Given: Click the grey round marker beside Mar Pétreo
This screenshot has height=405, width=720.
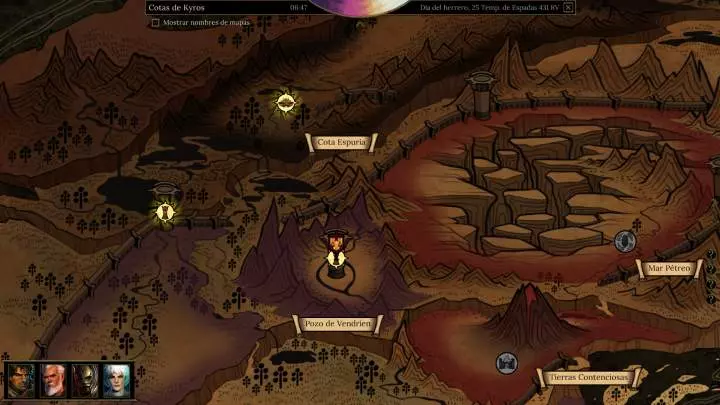Looking at the screenshot, I should [625, 241].
